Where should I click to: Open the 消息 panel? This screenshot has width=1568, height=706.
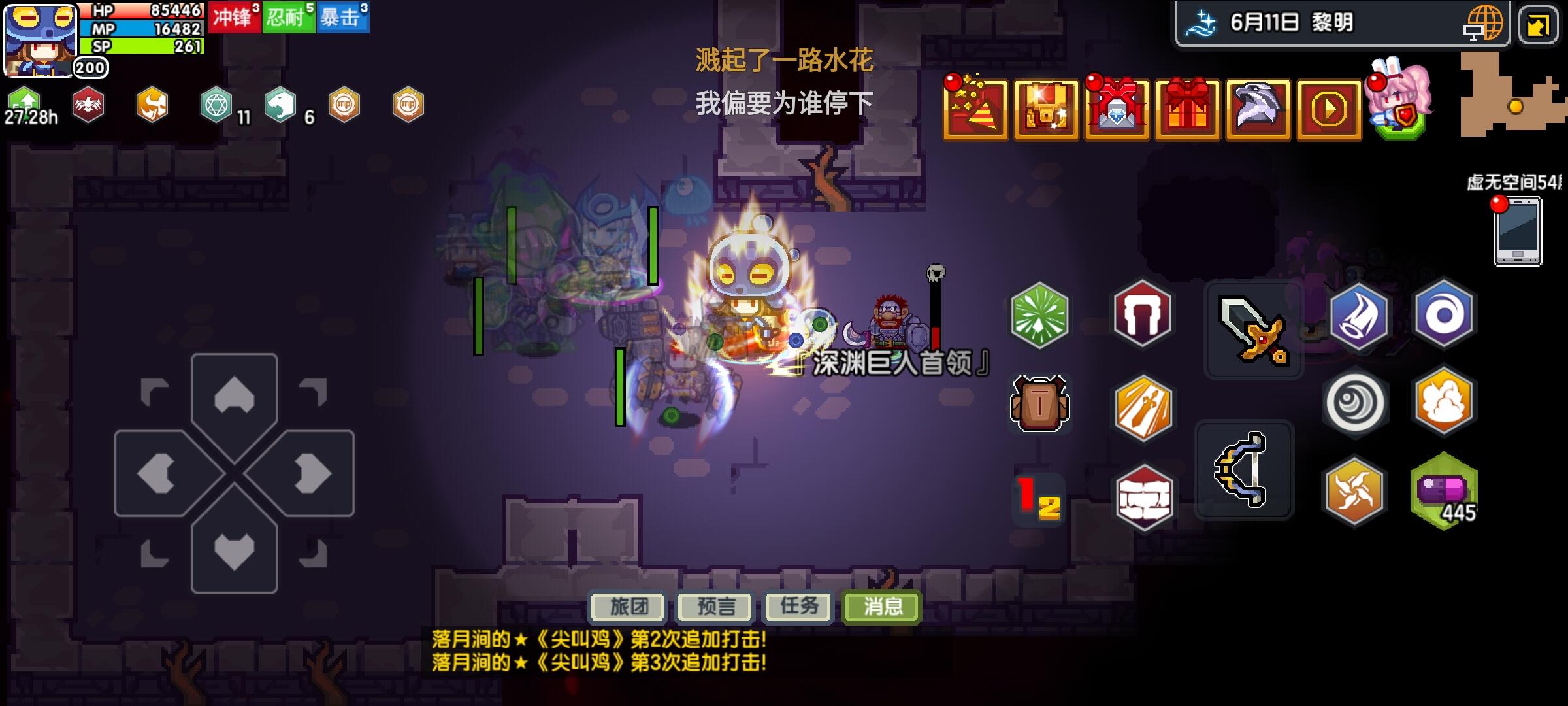881,607
